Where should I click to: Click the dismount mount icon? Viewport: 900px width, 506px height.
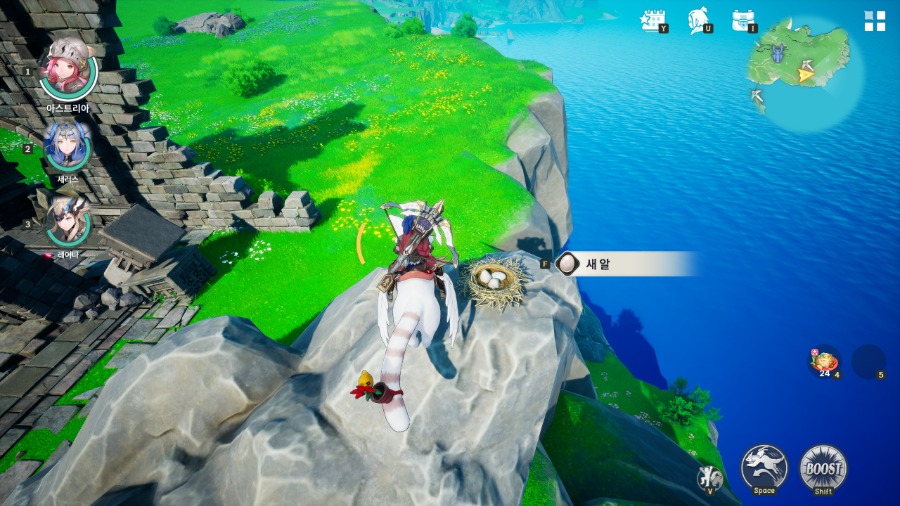[709, 477]
